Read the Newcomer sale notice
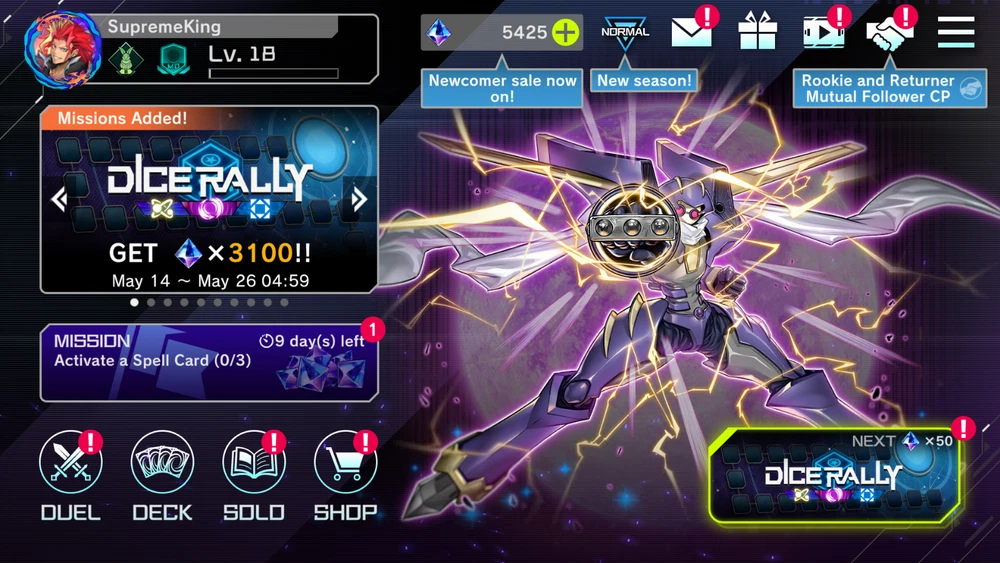The width and height of the screenshot is (1000, 563). point(503,88)
